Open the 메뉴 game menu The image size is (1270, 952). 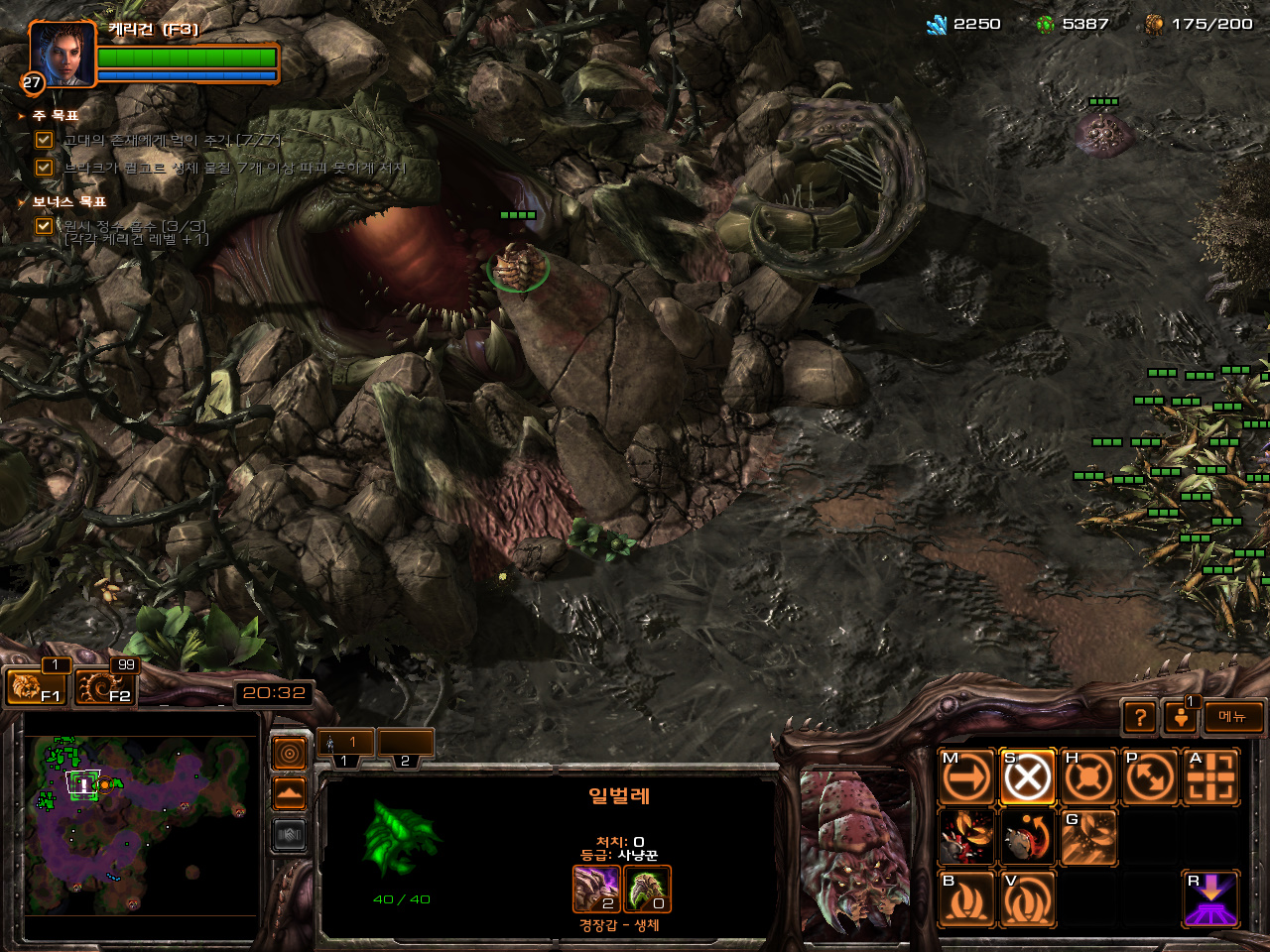point(1232,717)
